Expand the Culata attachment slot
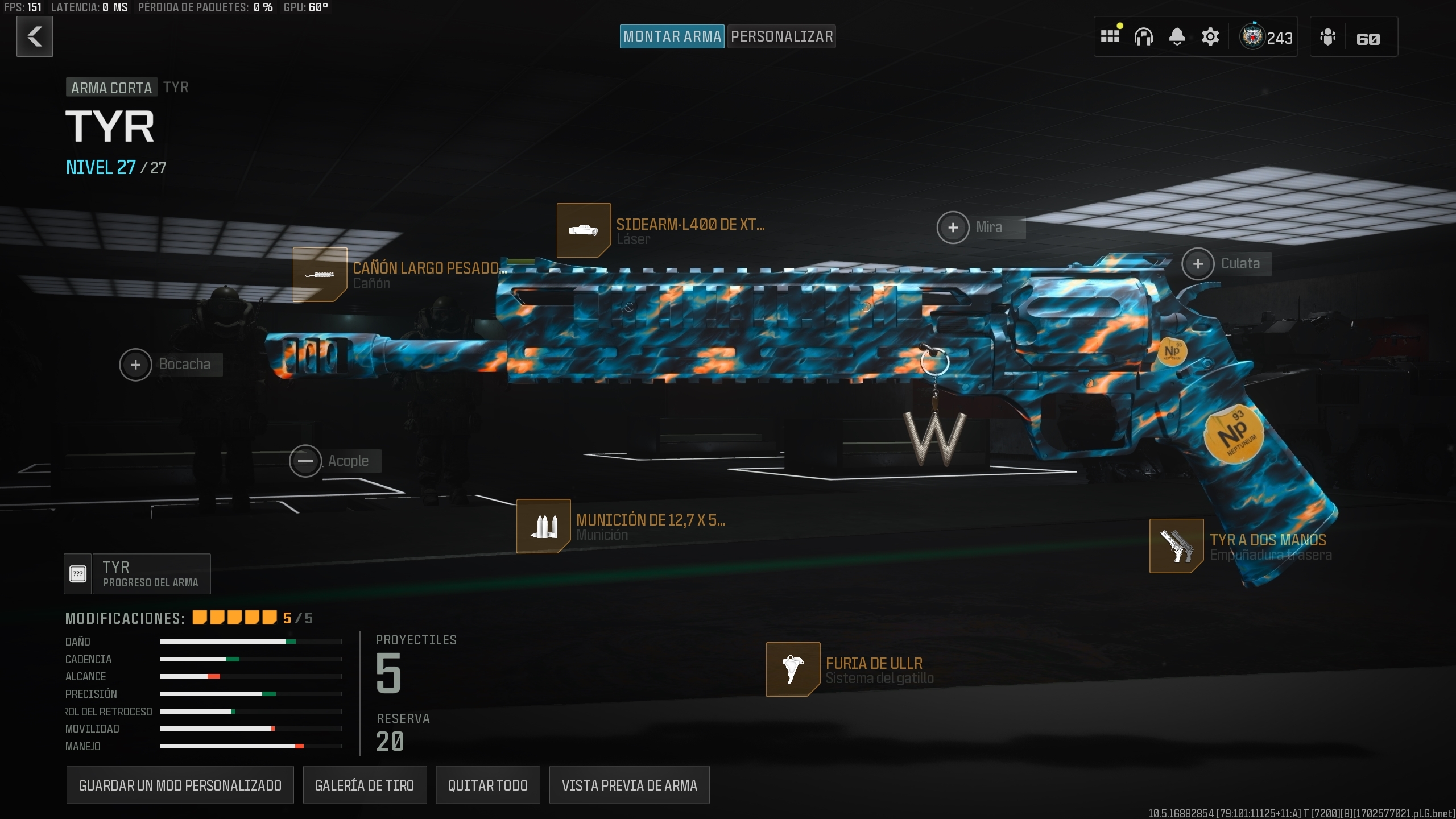 (1198, 263)
